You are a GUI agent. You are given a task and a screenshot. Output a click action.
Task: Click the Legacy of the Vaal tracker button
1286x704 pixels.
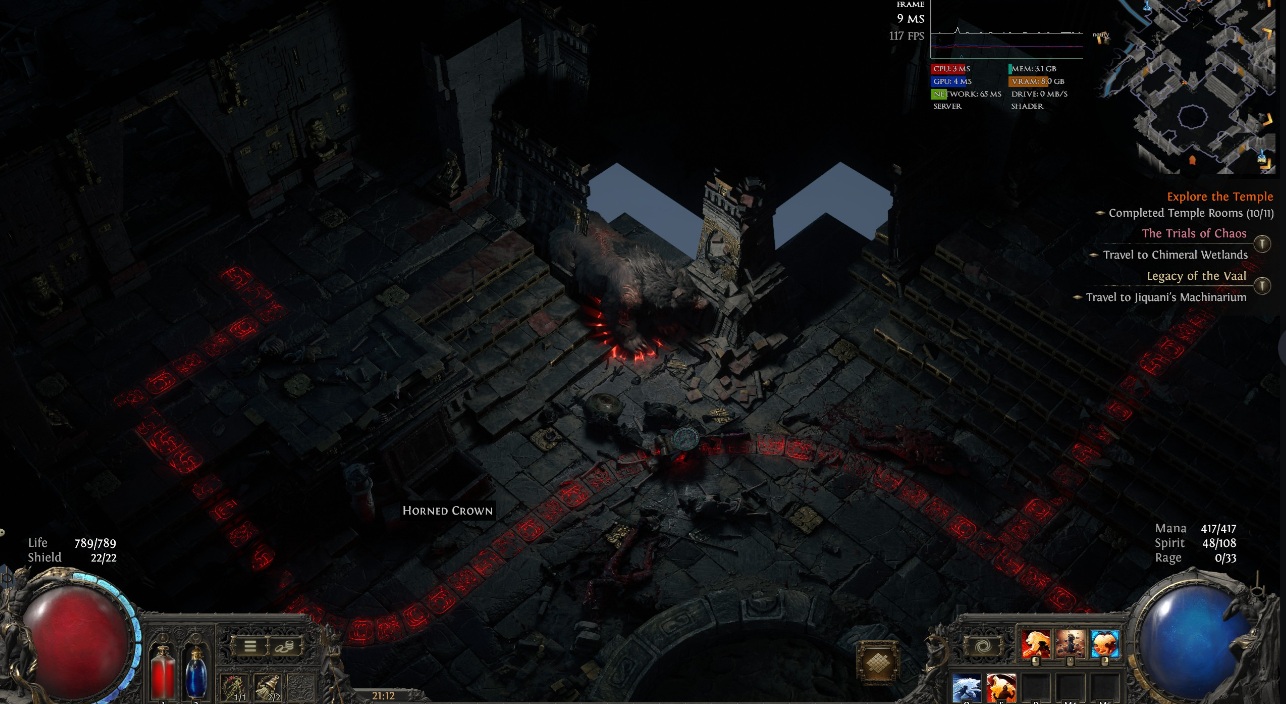[x=1262, y=286]
